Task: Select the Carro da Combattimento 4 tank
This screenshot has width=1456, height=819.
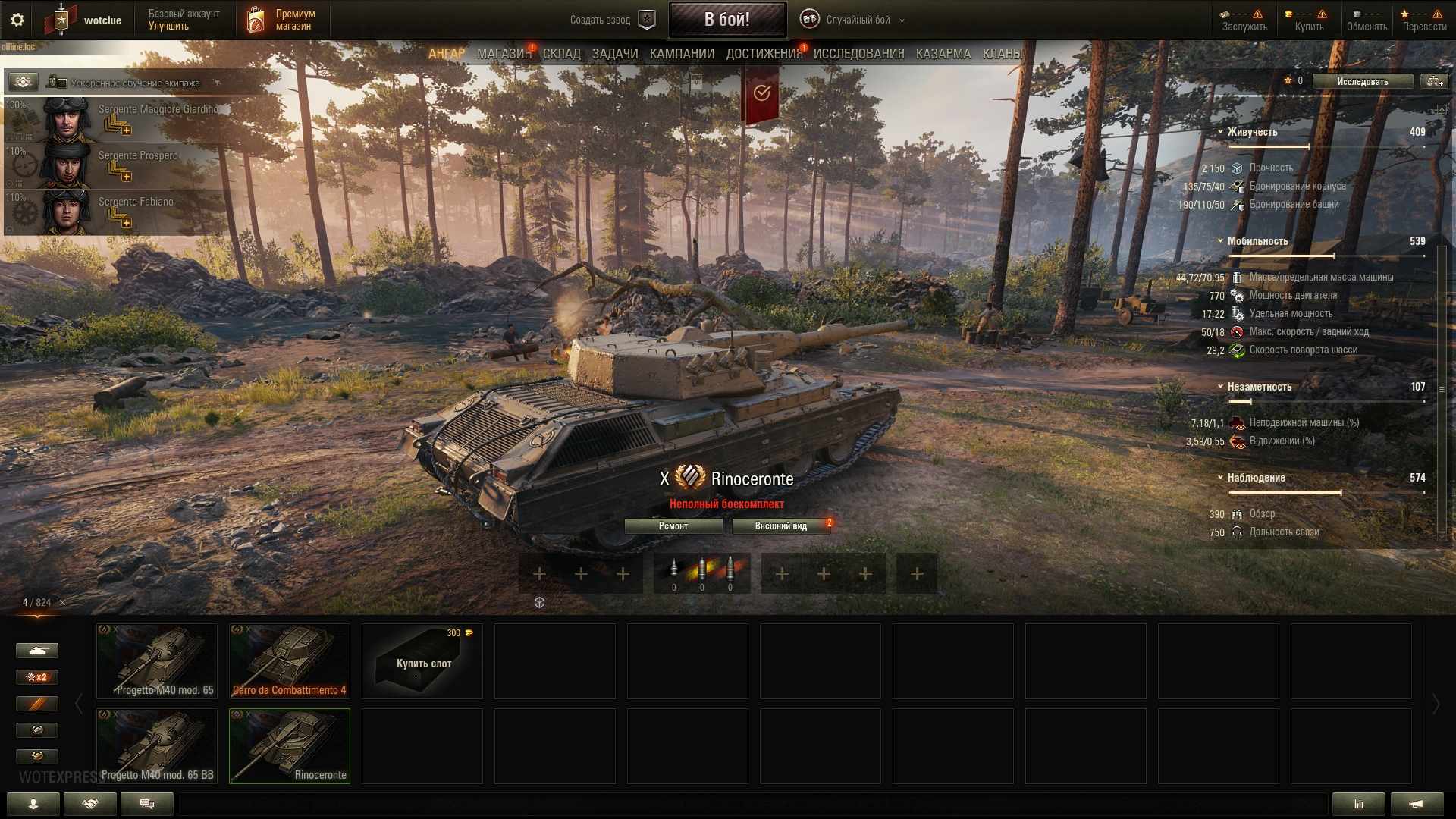Action: (289, 661)
